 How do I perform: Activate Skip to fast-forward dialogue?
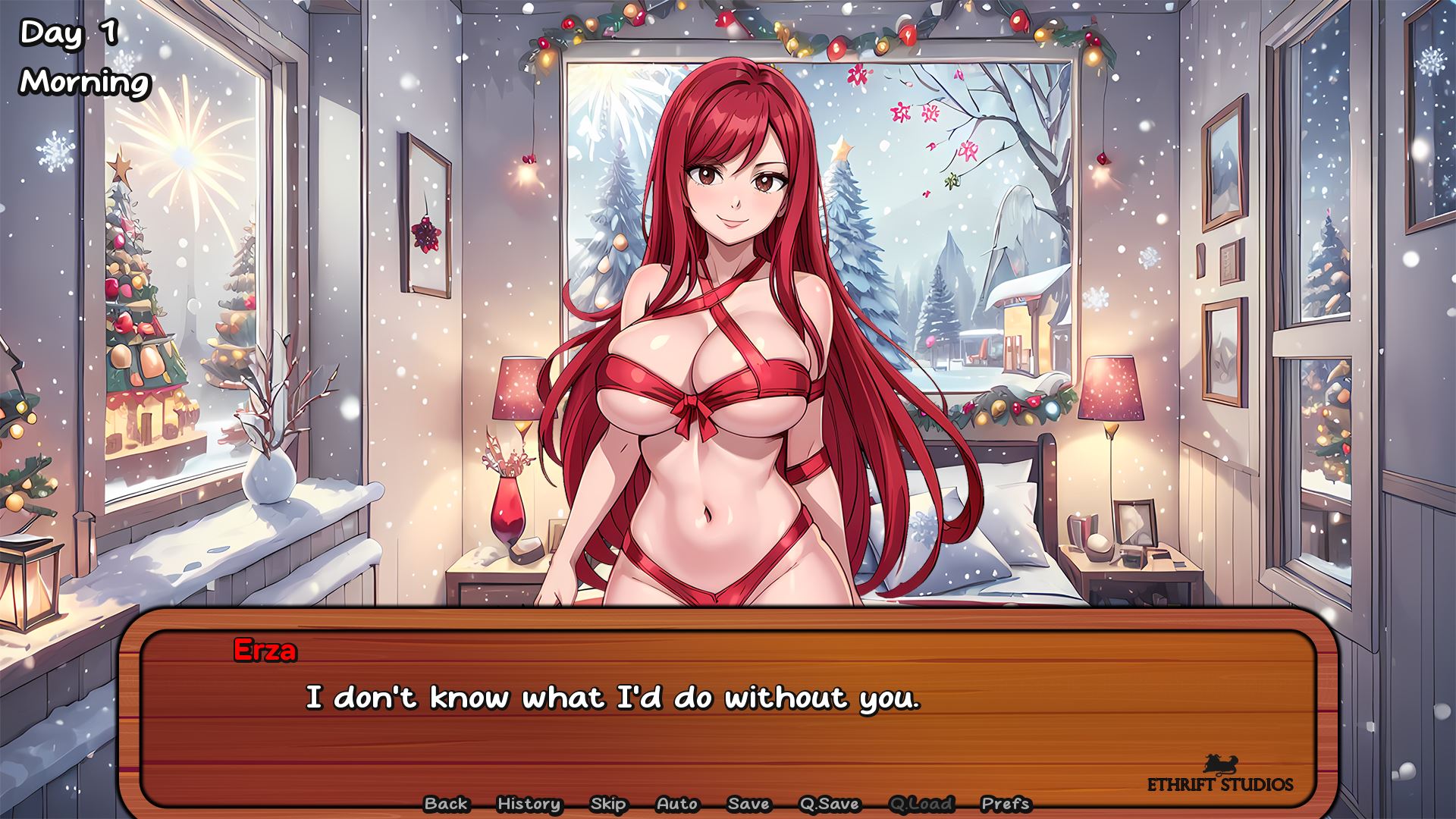[608, 803]
